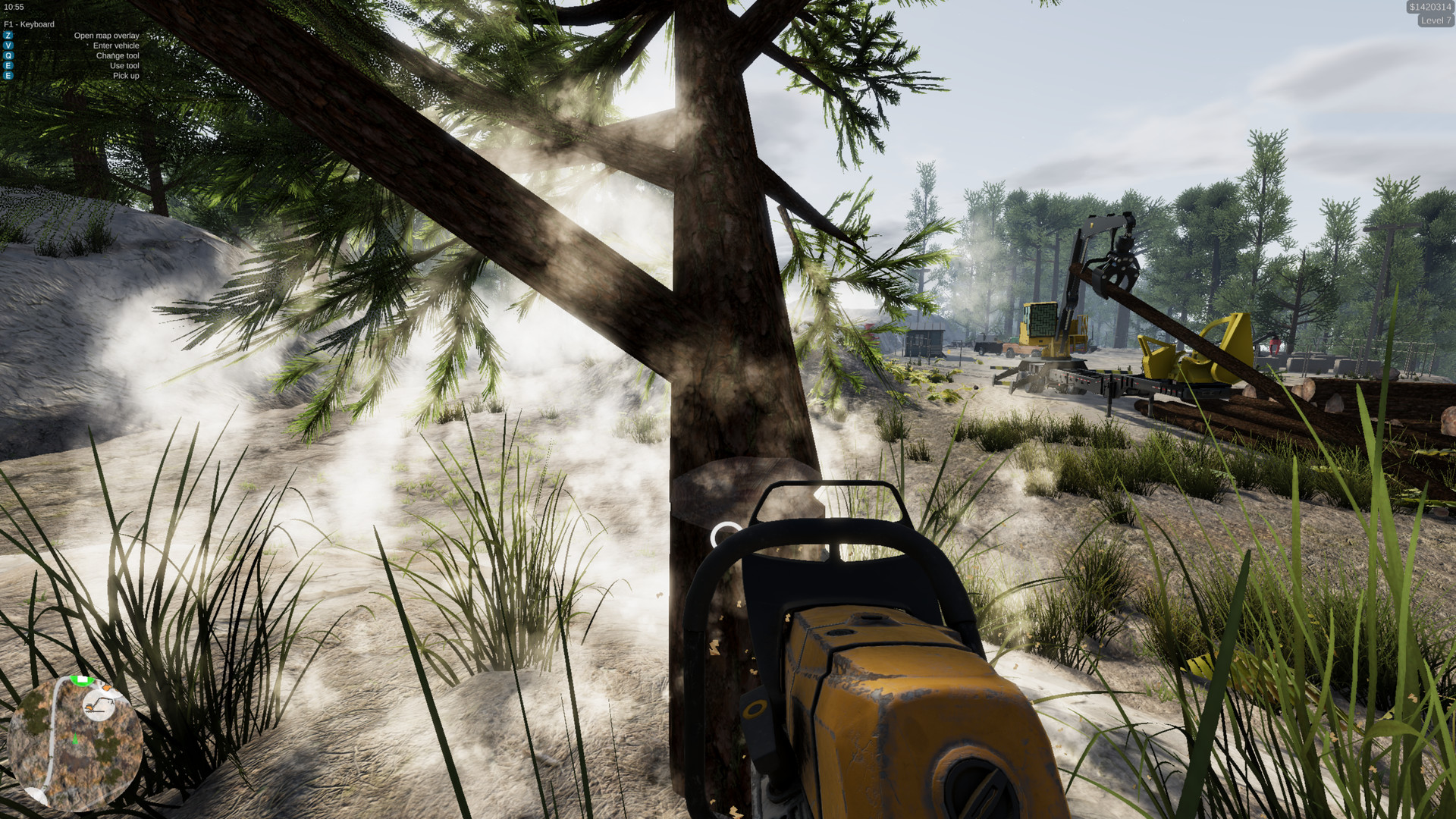The width and height of the screenshot is (1456, 819).
Task: Click the player arrow in the minimap center
Action: 75,738
